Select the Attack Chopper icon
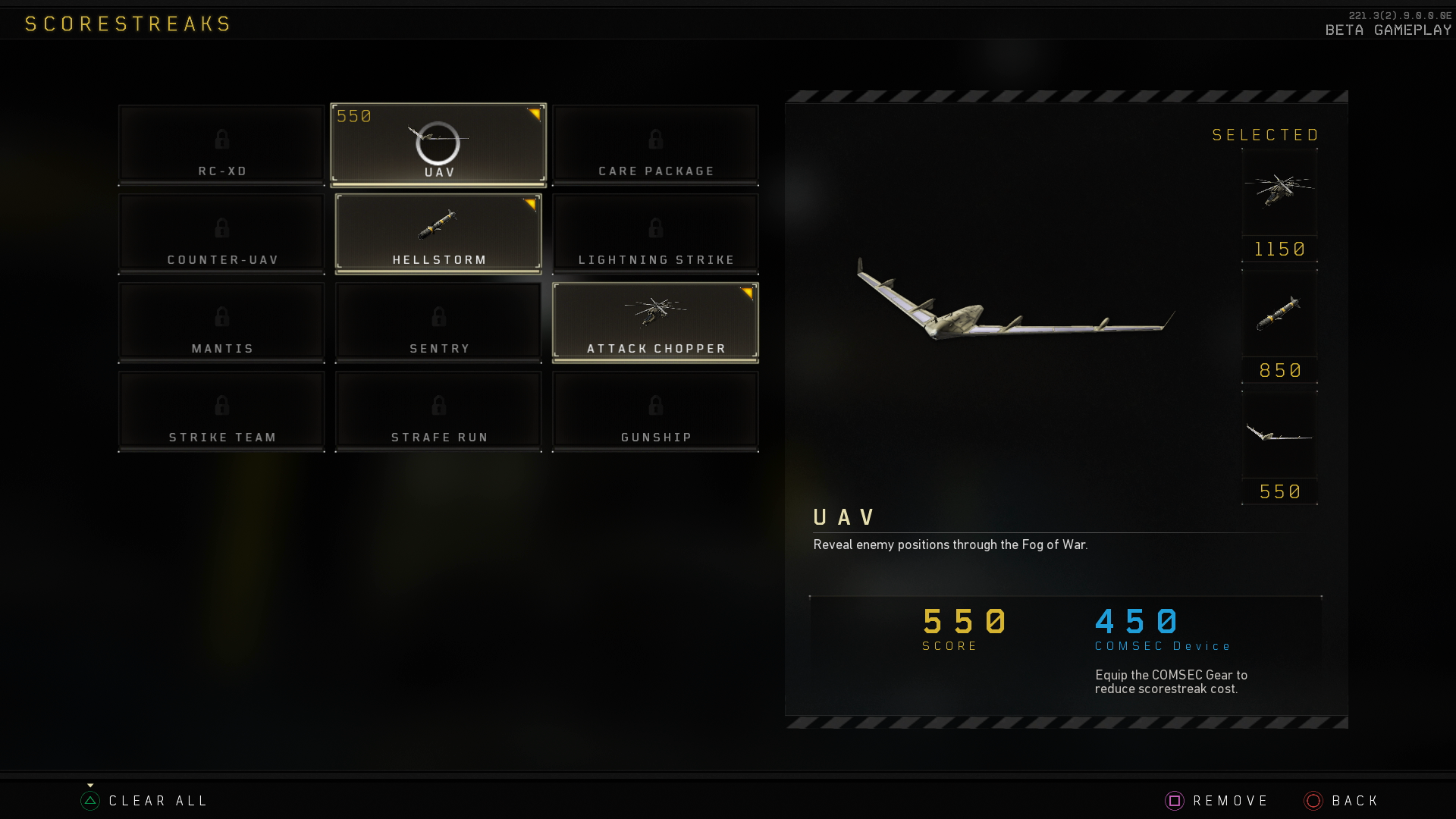 click(x=655, y=311)
